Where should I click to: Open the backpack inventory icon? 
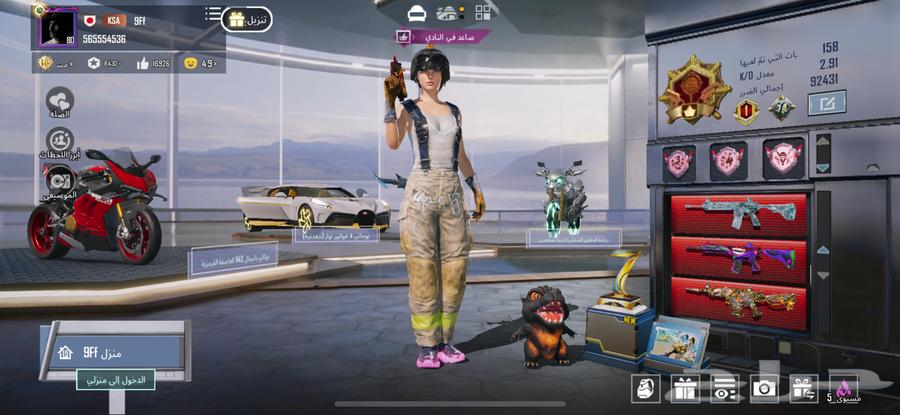point(645,389)
